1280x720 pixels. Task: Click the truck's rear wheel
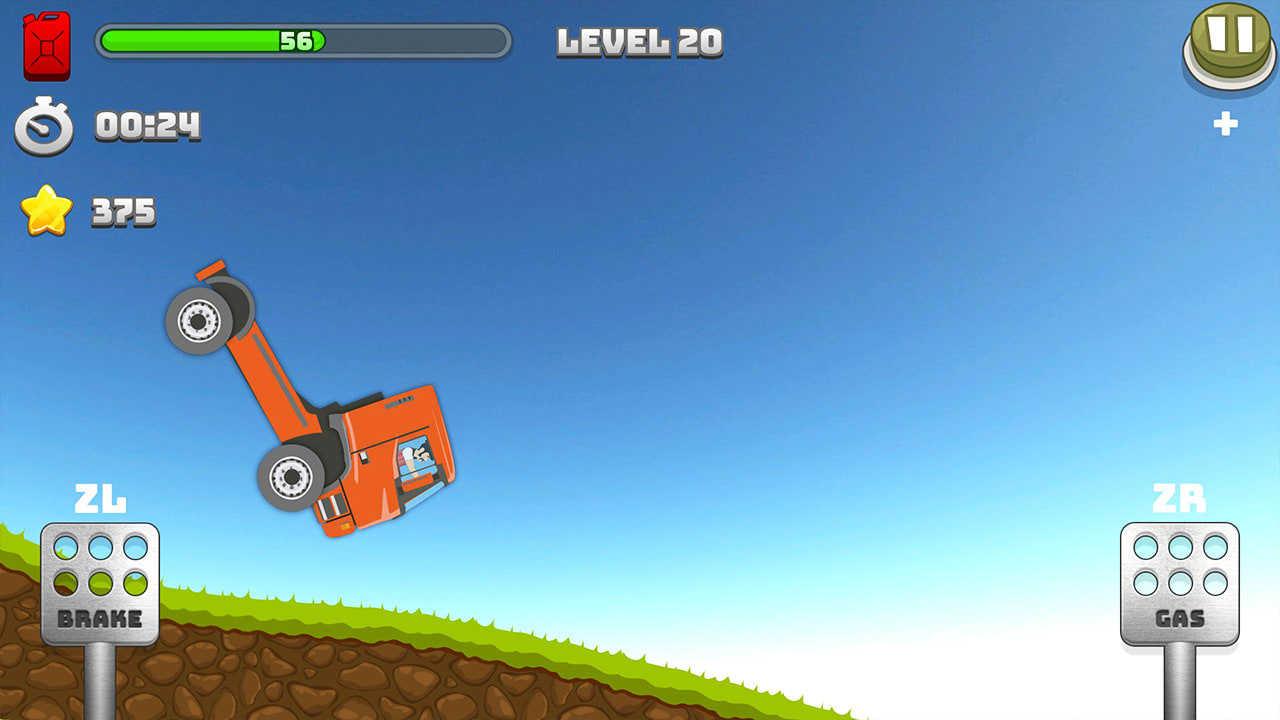(198, 324)
